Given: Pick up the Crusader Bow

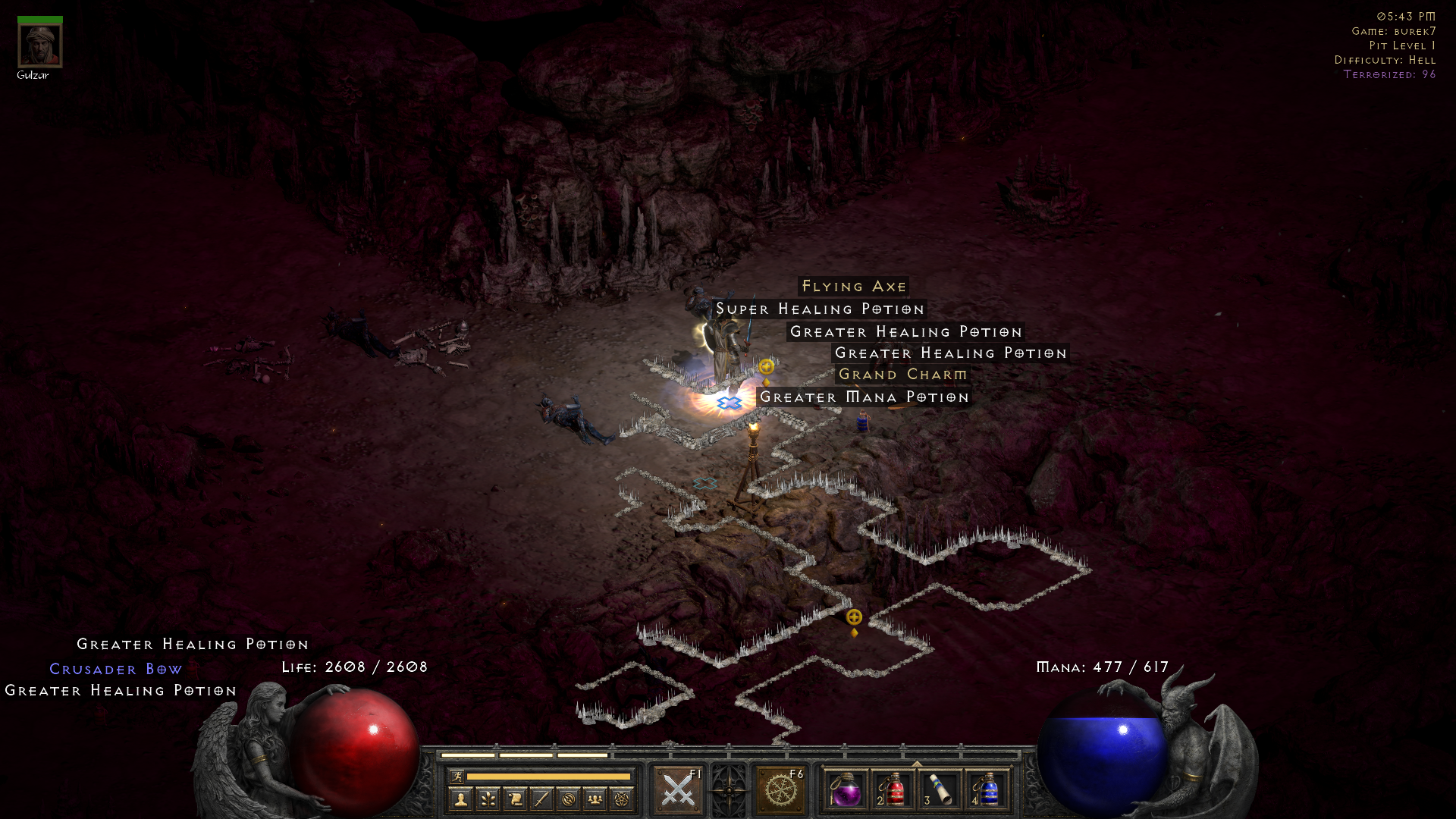Looking at the screenshot, I should coord(115,668).
